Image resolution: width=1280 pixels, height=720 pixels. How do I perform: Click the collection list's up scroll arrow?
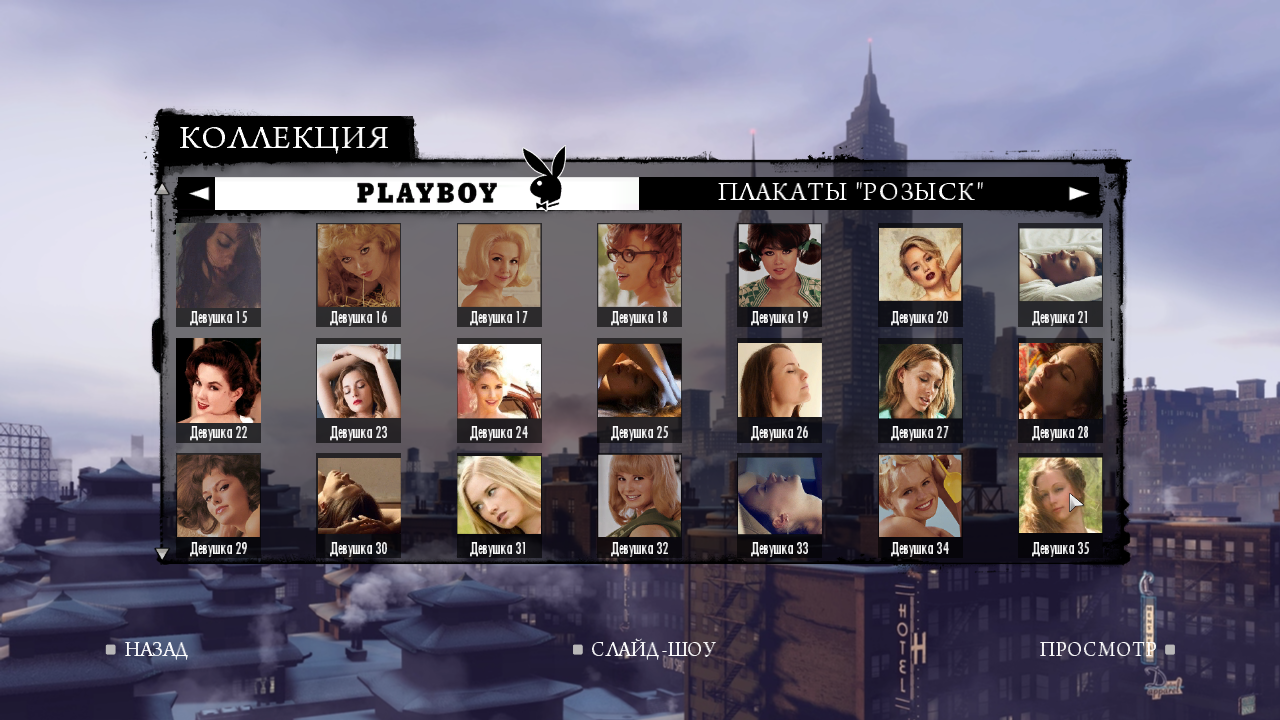[x=162, y=188]
